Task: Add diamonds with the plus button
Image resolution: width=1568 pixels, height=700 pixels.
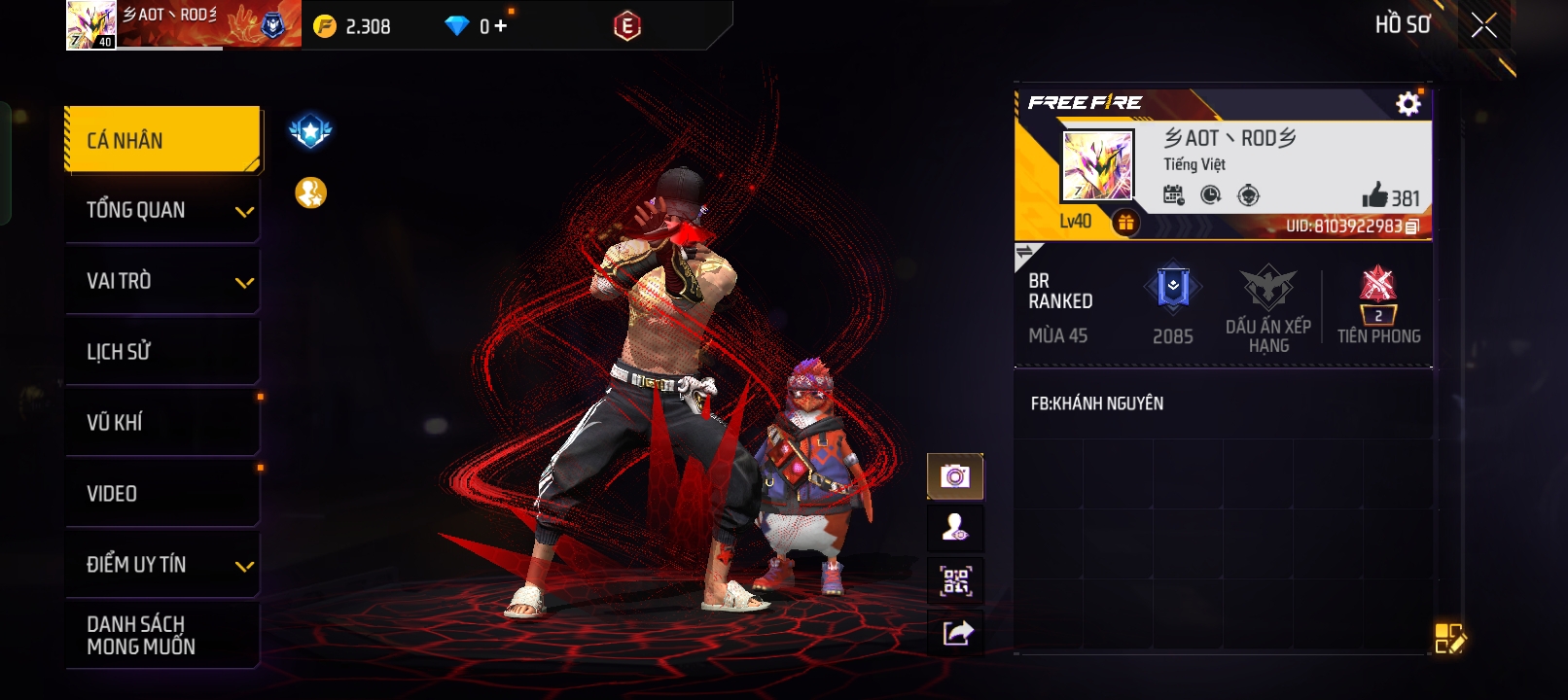Action: (x=501, y=26)
